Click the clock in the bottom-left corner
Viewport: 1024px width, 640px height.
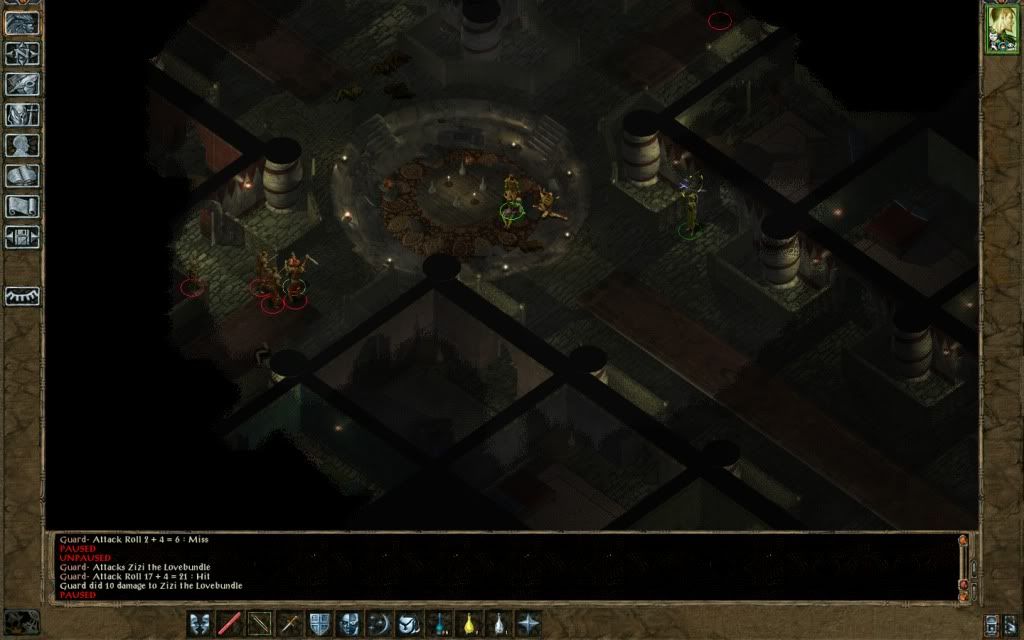point(22,622)
